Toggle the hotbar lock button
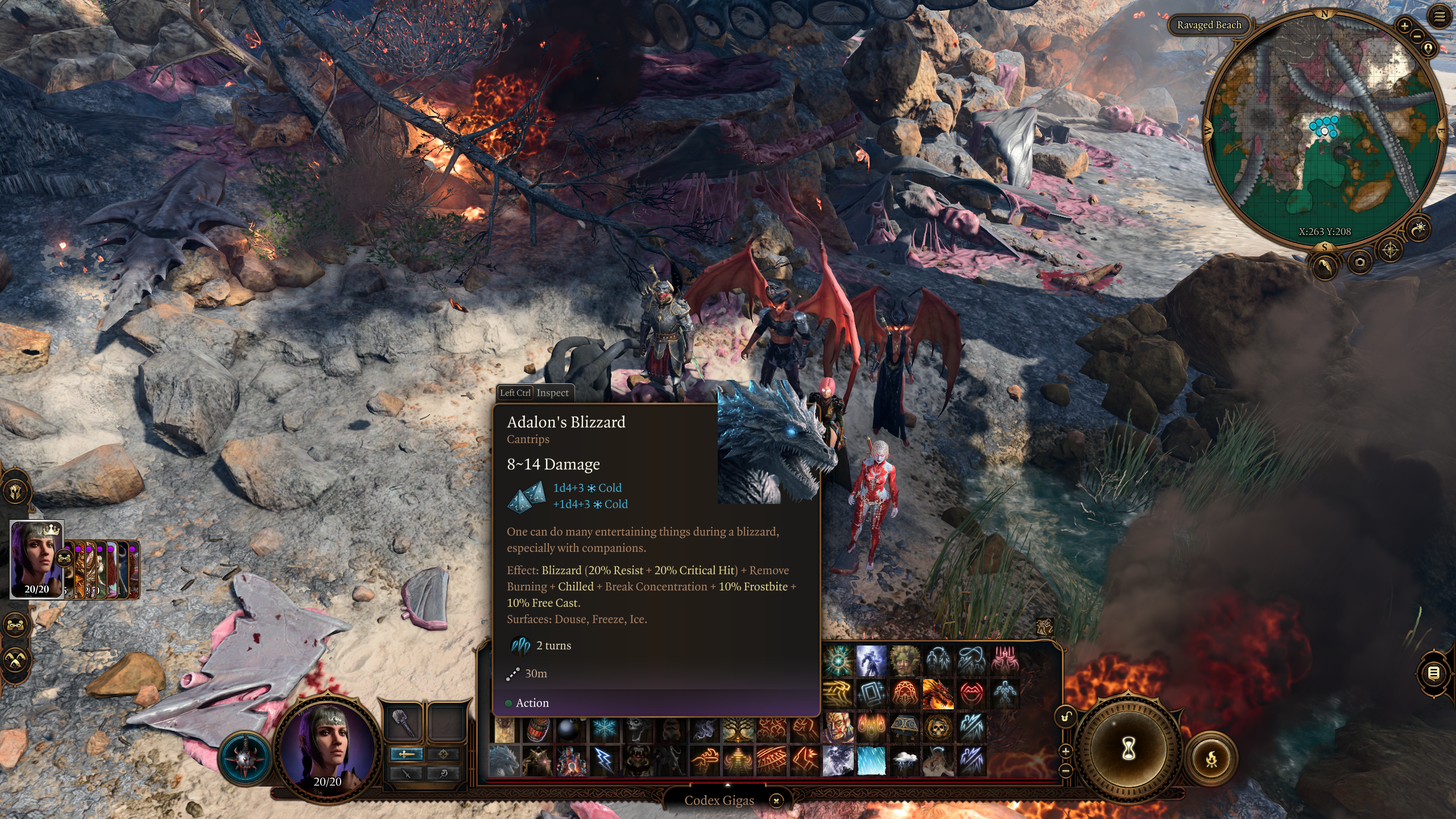 [1066, 717]
